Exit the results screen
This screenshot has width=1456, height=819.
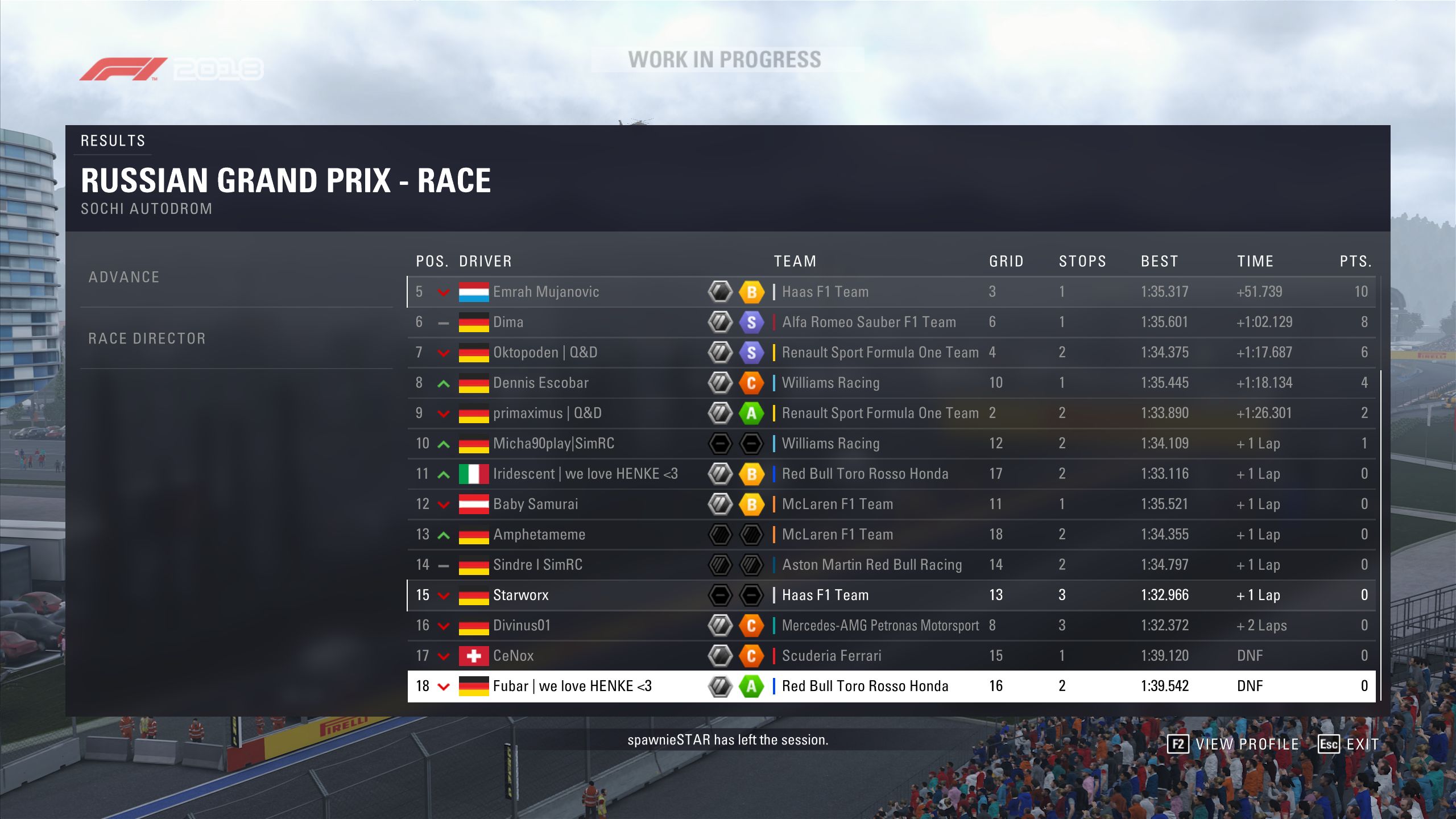pyautogui.click(x=1349, y=744)
